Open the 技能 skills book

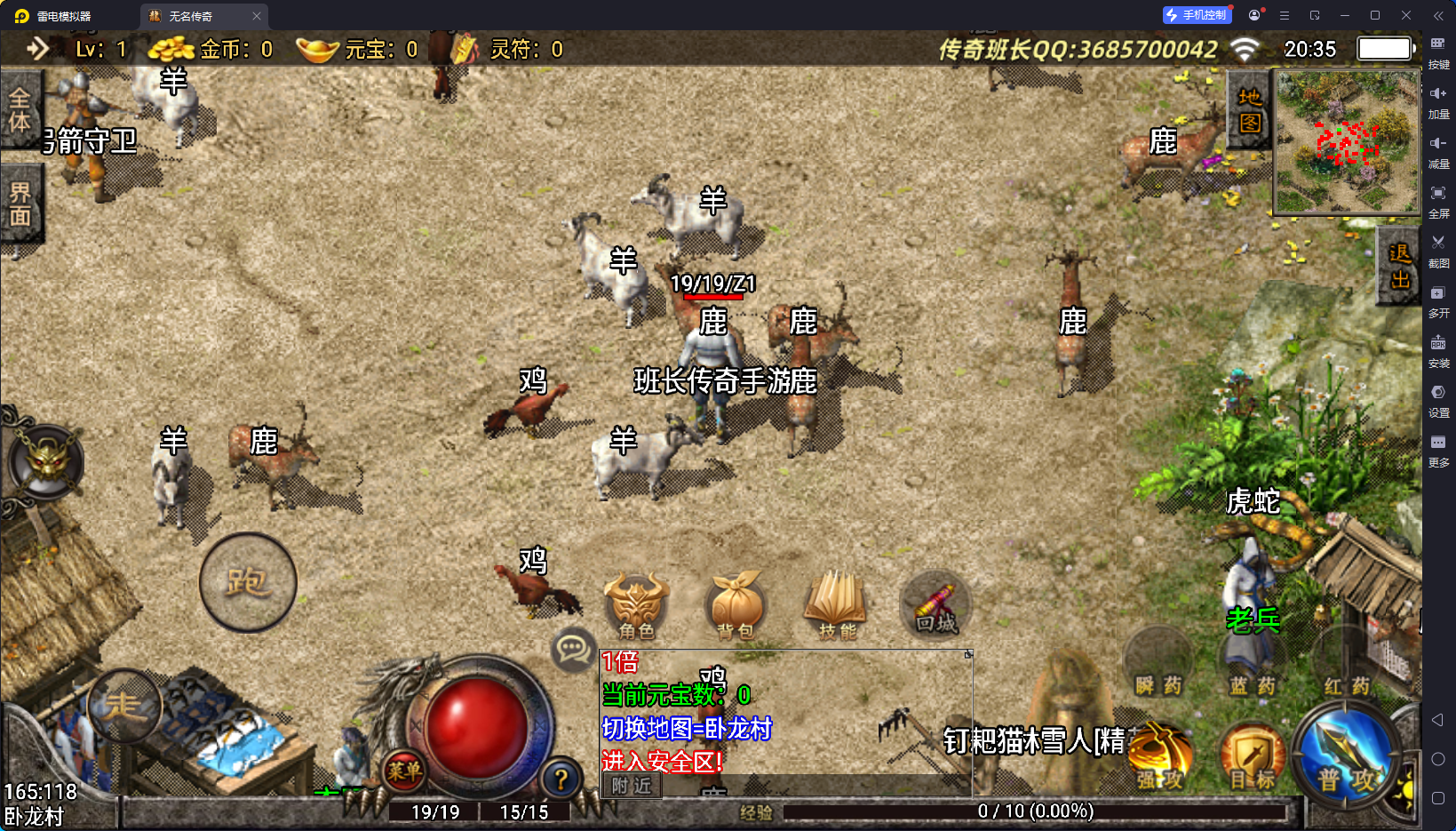(x=836, y=604)
